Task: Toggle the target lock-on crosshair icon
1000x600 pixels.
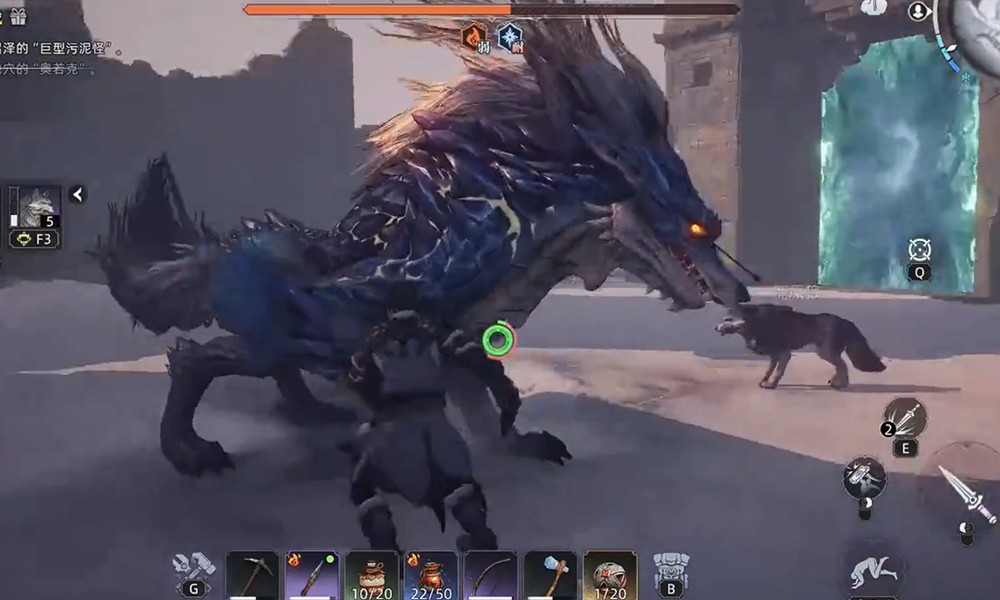Action: pos(920,250)
